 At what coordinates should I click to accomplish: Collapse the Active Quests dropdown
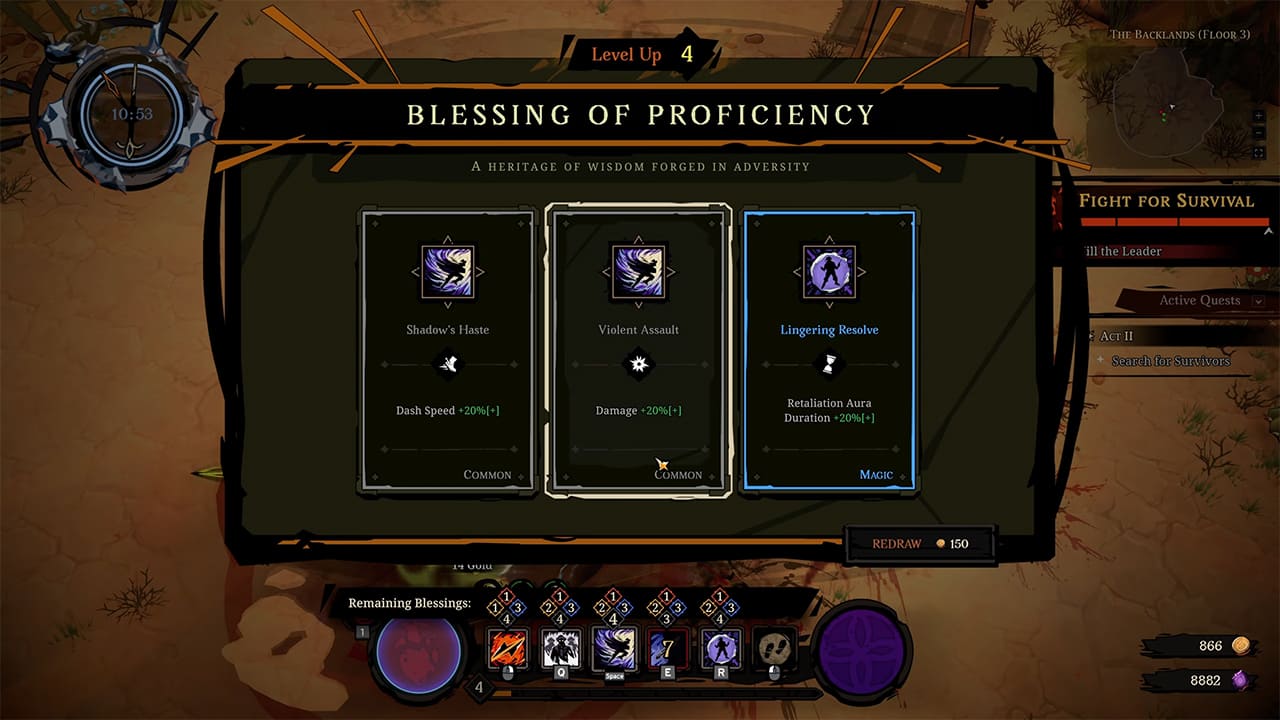[1258, 300]
